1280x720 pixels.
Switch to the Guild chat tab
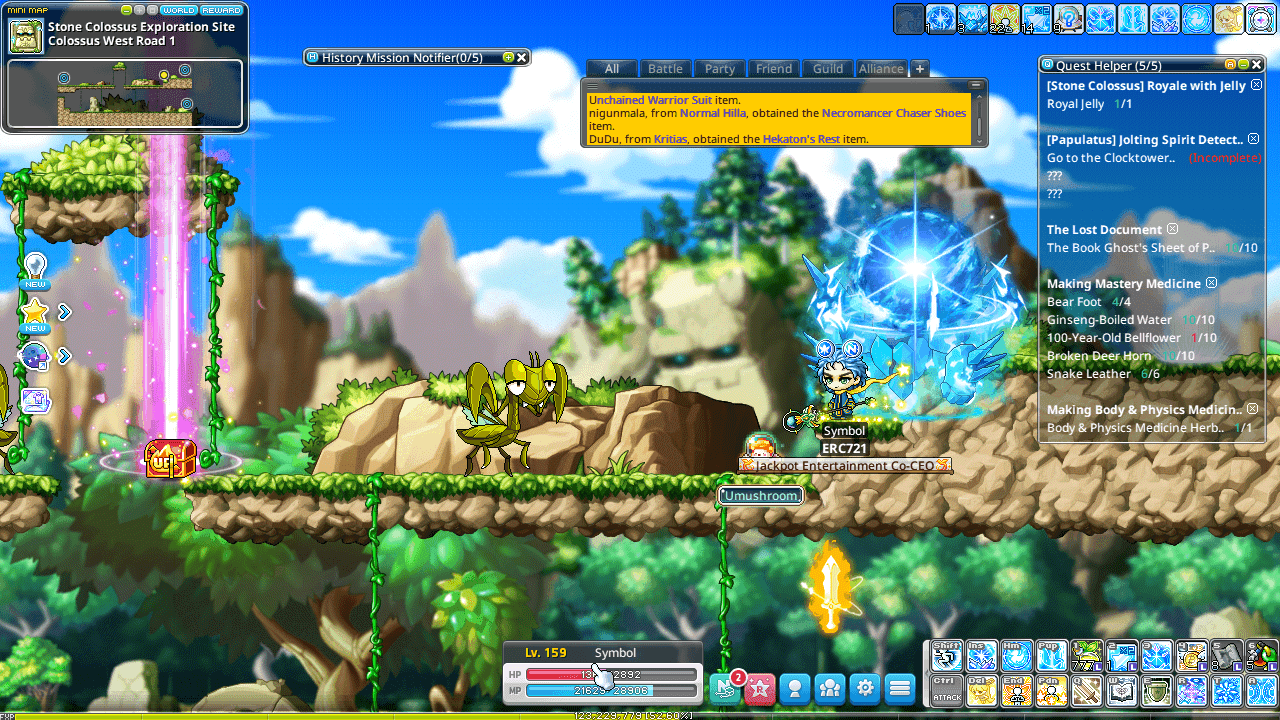pyautogui.click(x=827, y=68)
